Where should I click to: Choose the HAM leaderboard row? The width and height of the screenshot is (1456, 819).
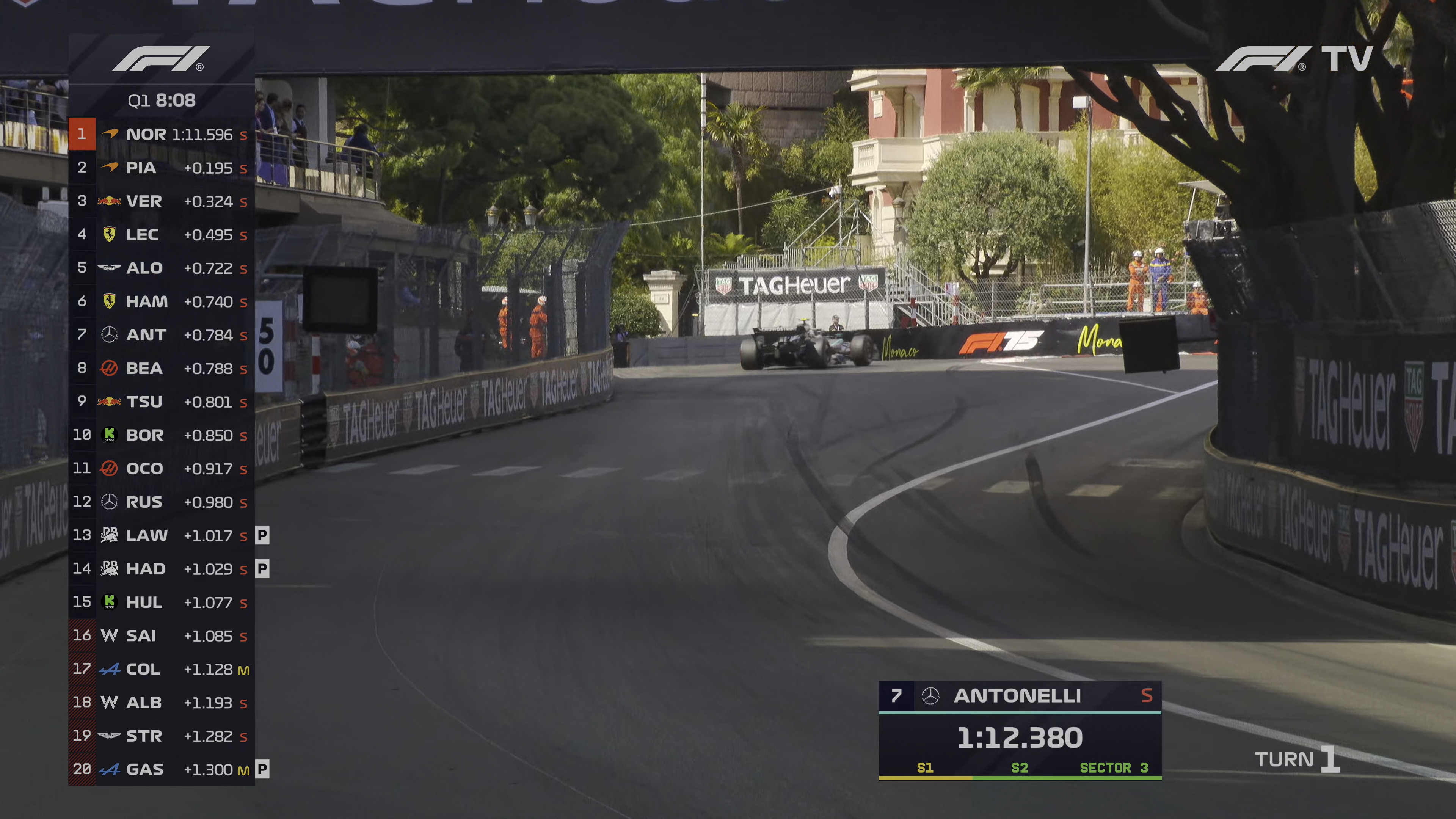(x=161, y=301)
